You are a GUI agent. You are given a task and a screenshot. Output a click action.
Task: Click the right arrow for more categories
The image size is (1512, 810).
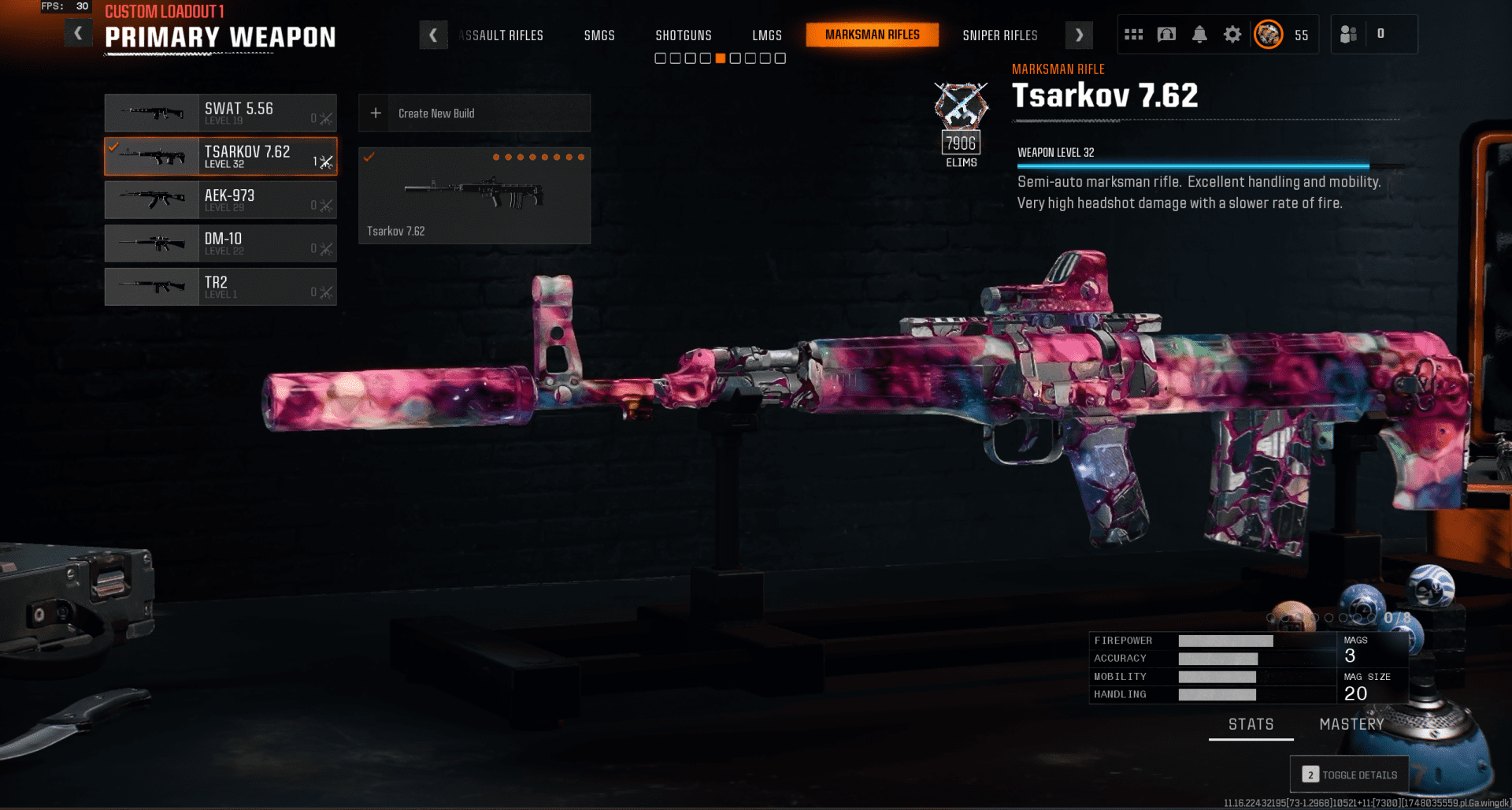1079,35
